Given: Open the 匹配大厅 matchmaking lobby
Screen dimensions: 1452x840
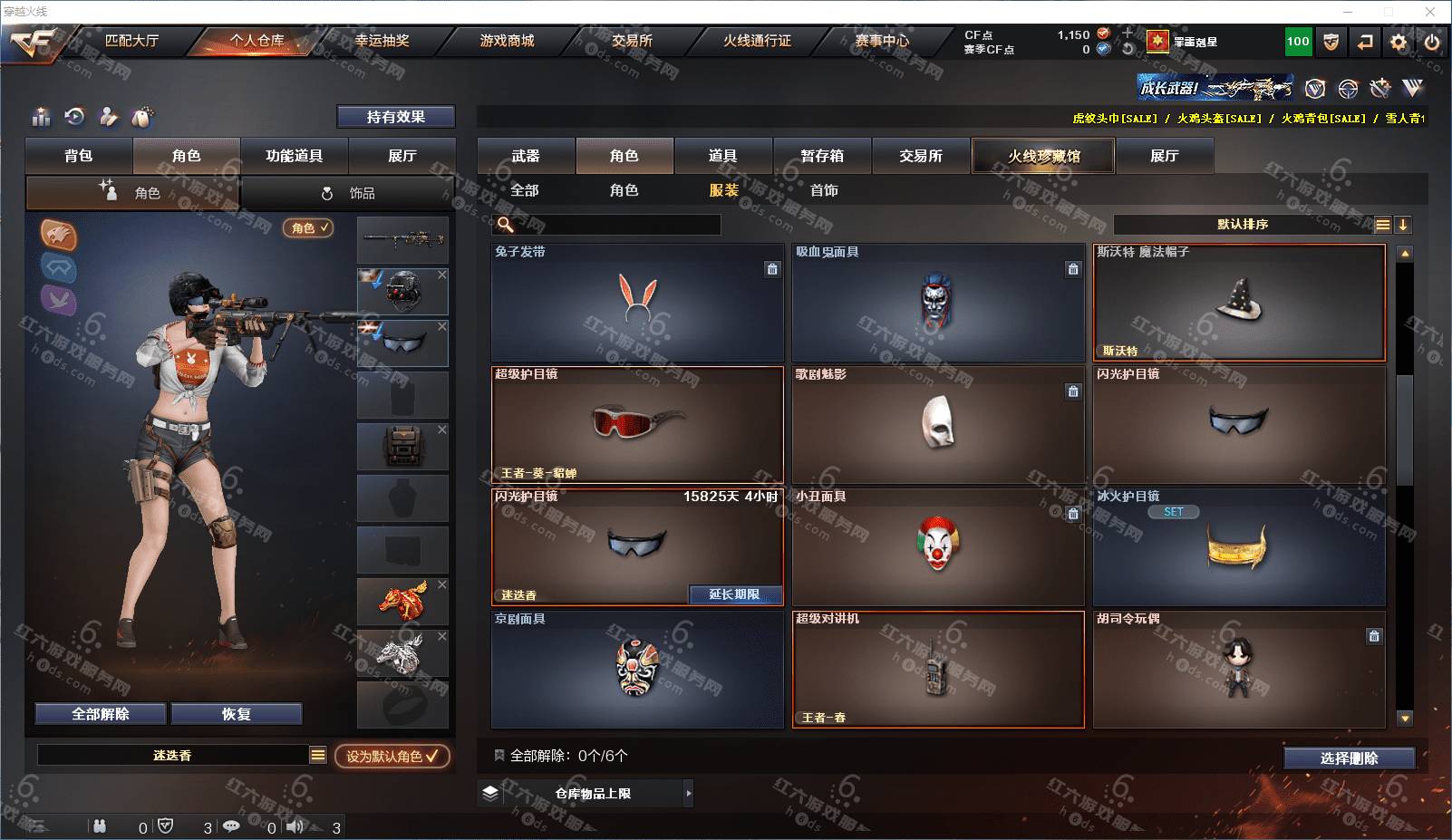Looking at the screenshot, I should tap(131, 41).
